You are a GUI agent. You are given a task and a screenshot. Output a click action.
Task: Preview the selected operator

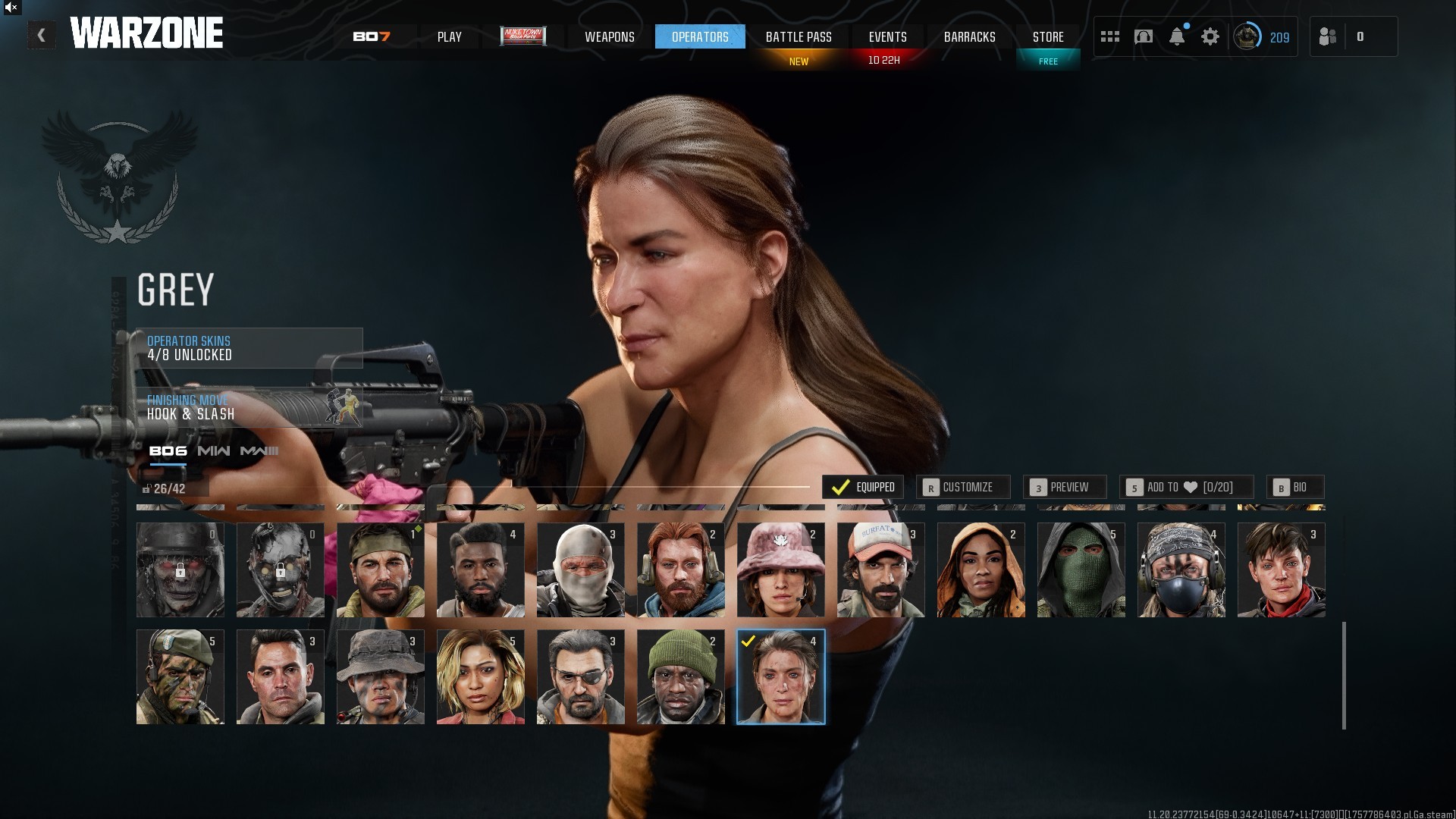[1064, 487]
